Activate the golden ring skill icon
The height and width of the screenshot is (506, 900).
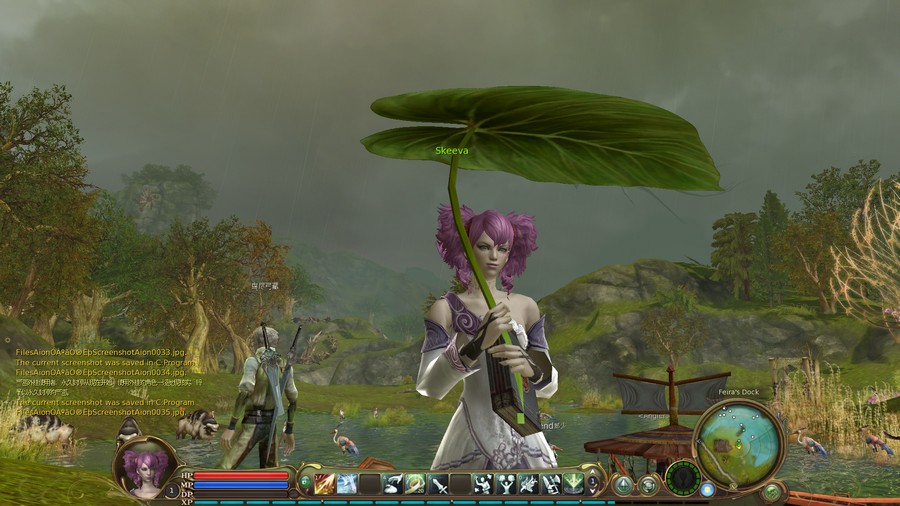(415, 484)
